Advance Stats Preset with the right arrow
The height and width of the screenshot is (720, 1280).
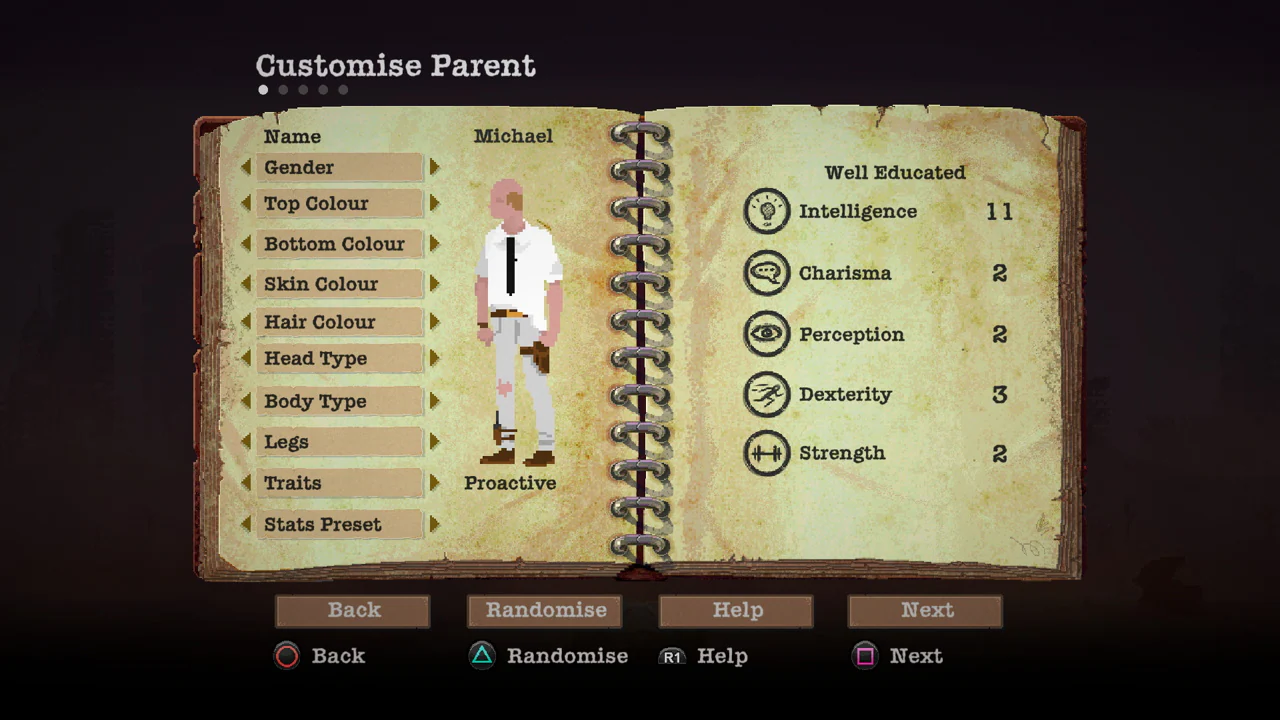[x=434, y=524]
